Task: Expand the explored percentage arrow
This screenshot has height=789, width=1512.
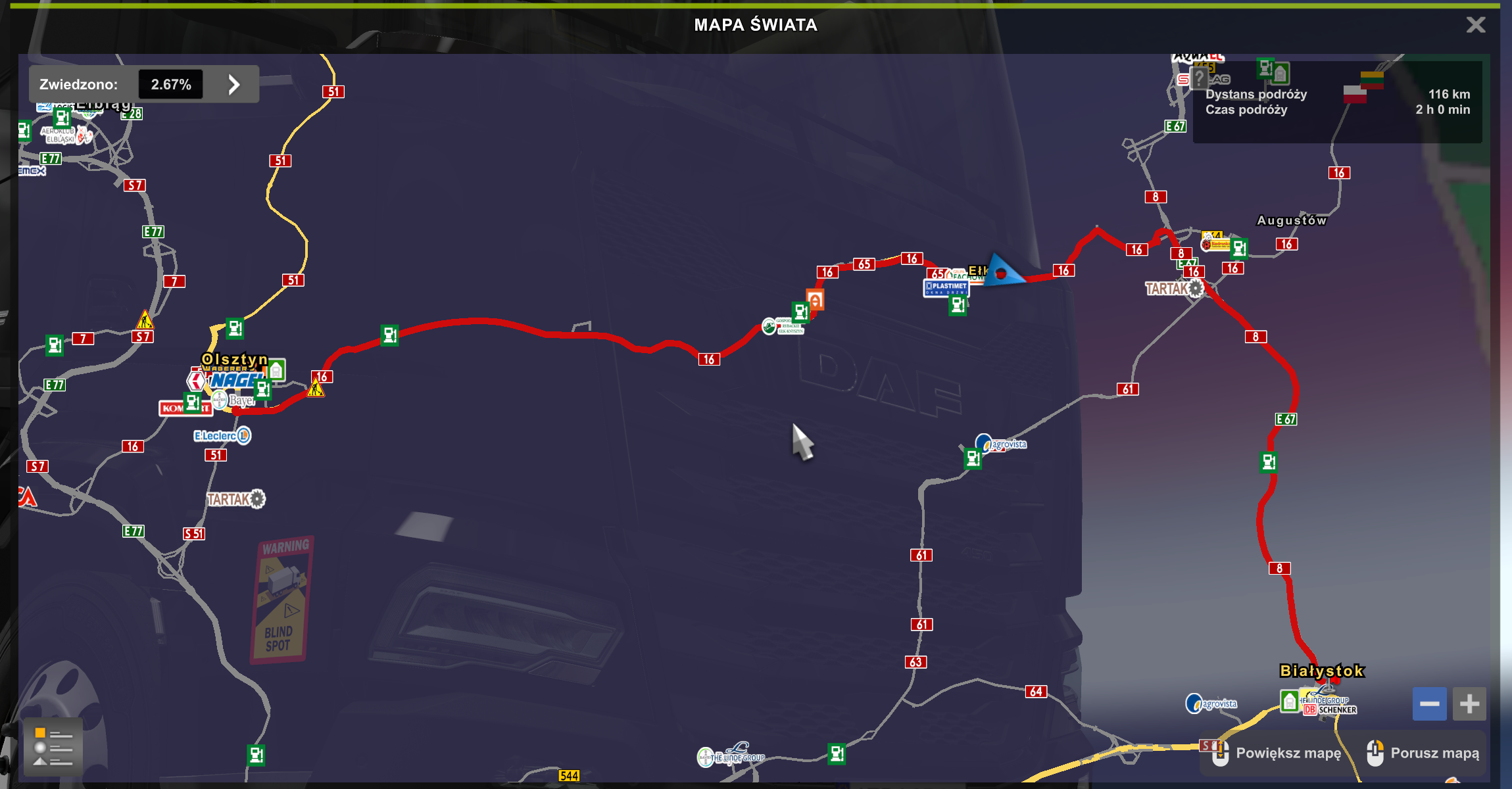Action: pyautogui.click(x=234, y=84)
